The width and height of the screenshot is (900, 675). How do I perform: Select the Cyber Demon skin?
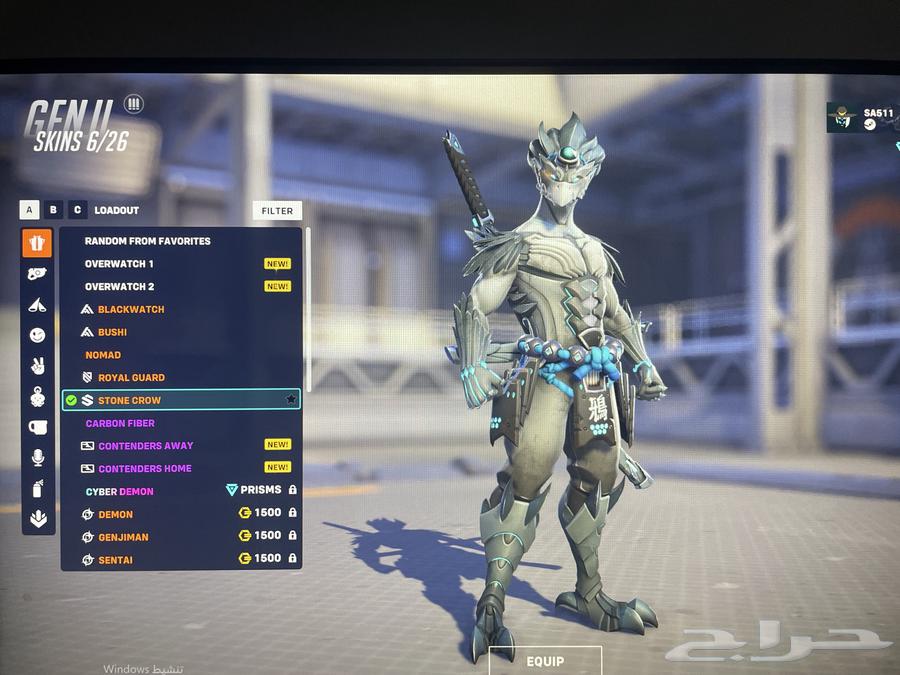pyautogui.click(x=120, y=492)
